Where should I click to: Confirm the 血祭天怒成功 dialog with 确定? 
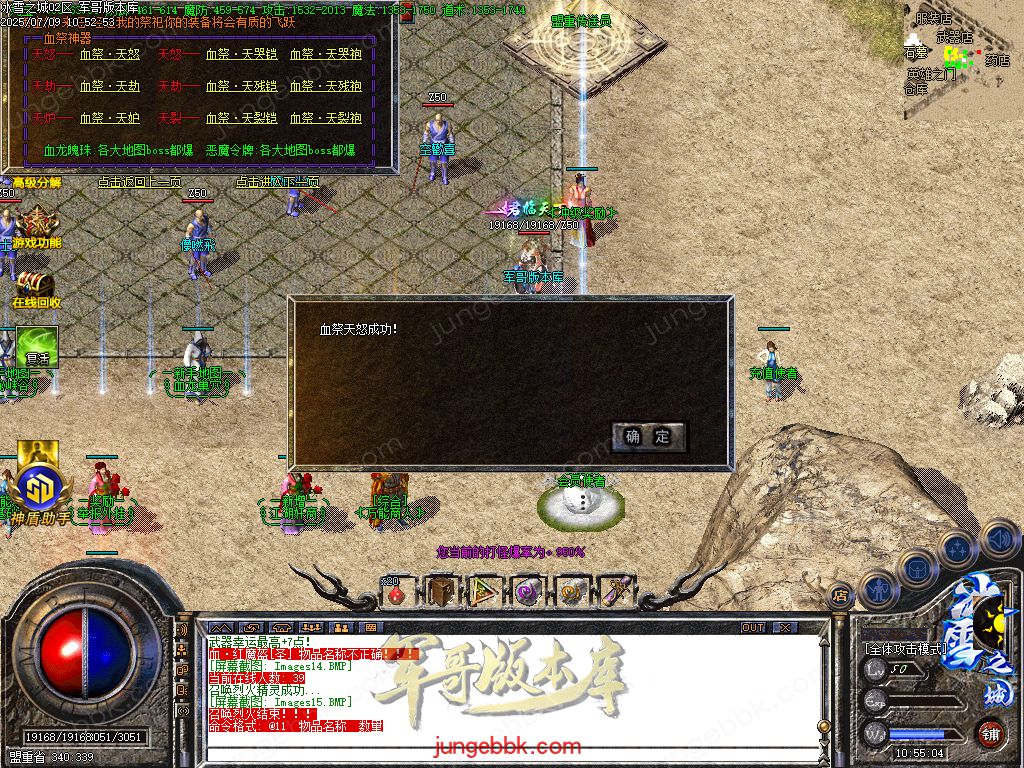[x=648, y=436]
